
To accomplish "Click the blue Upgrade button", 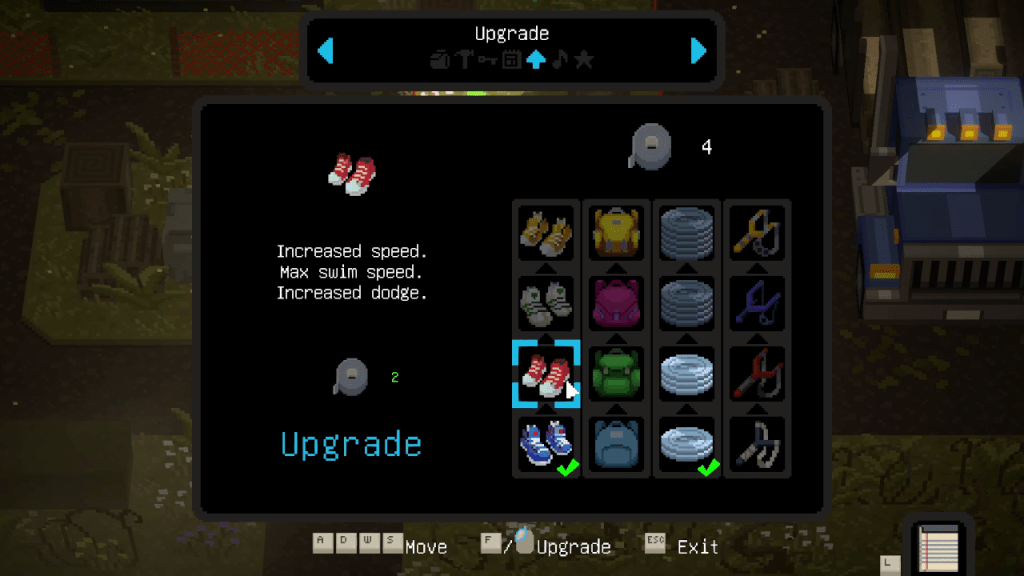I will (351, 444).
